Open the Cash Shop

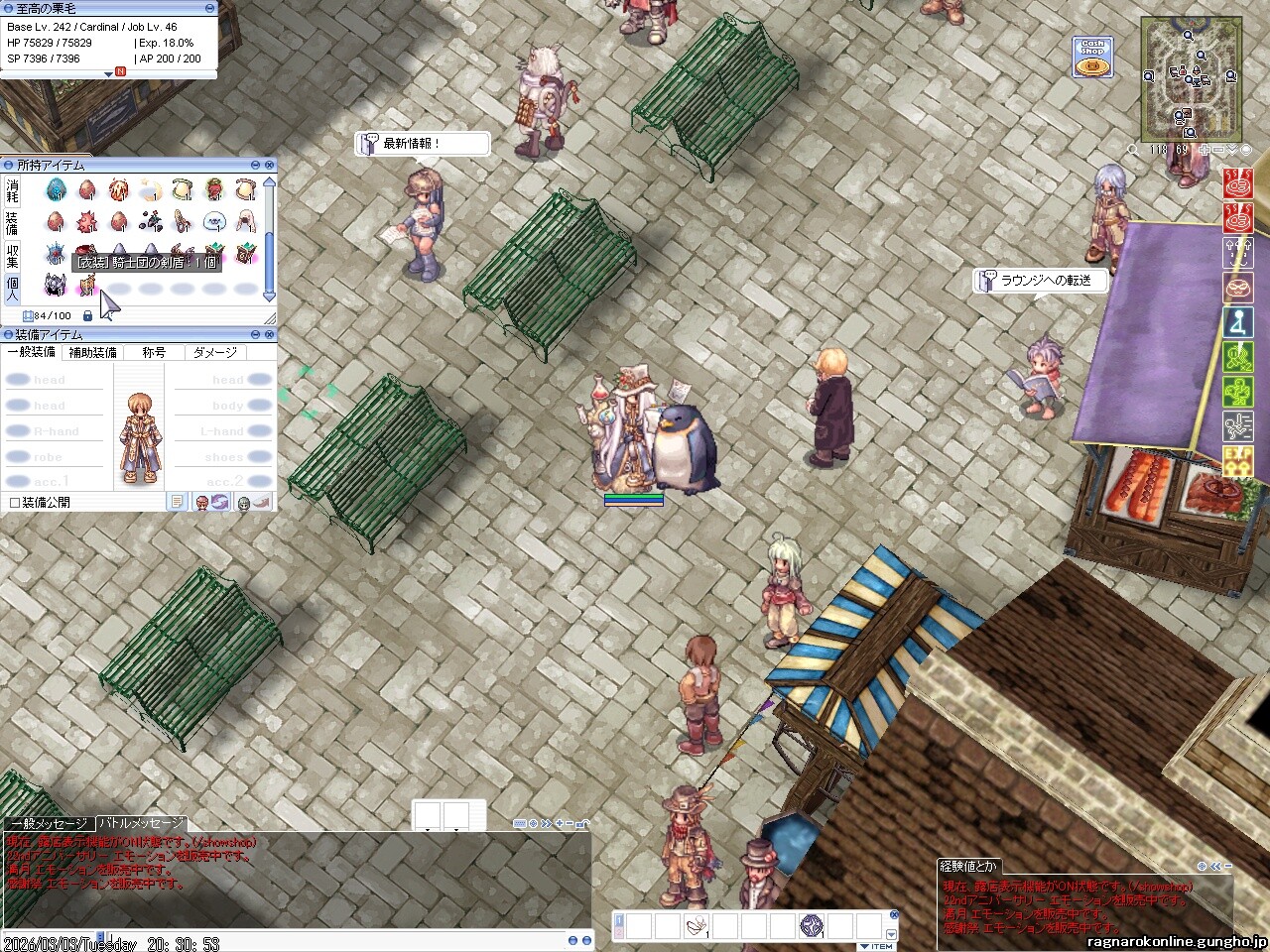pyautogui.click(x=1092, y=58)
